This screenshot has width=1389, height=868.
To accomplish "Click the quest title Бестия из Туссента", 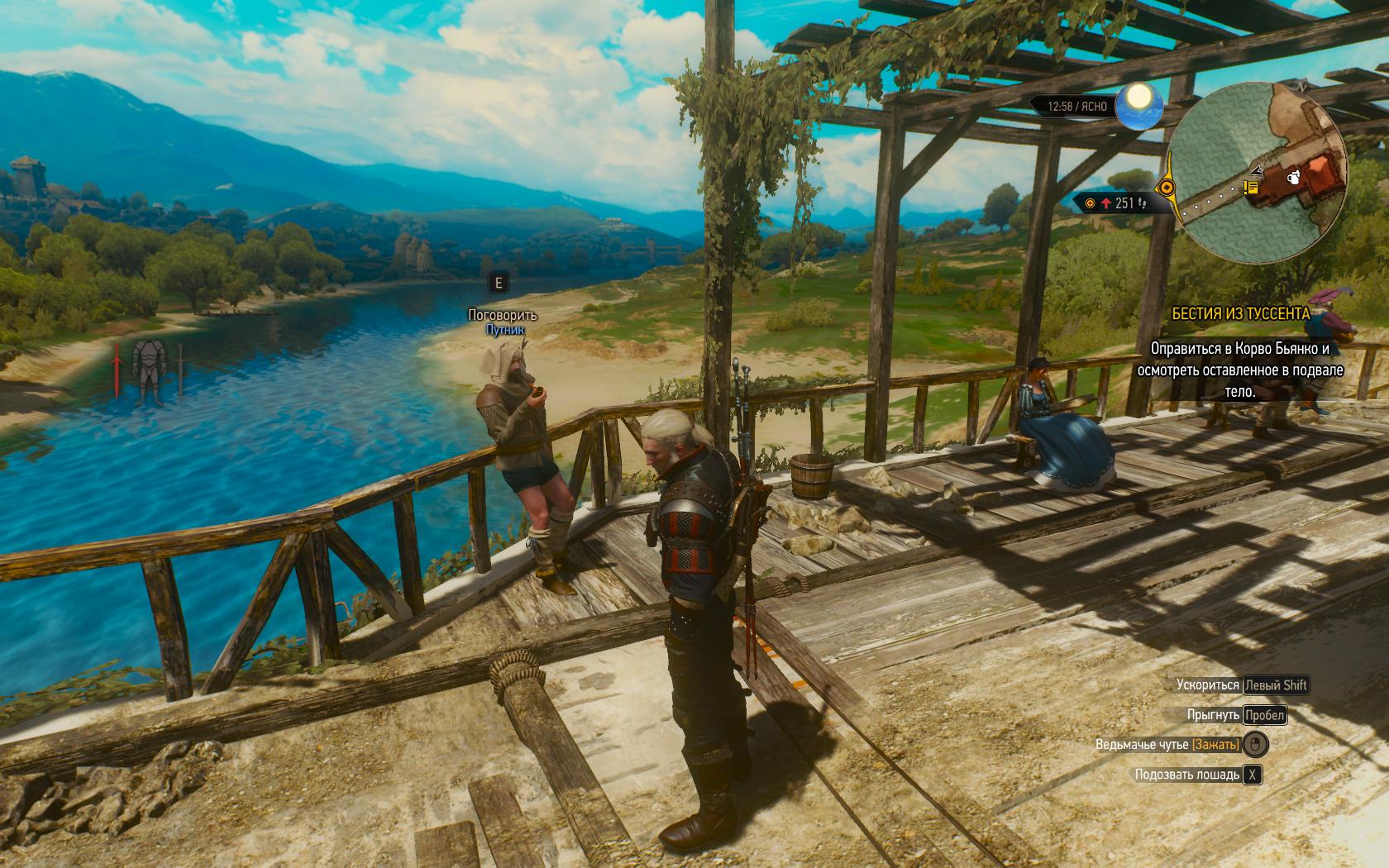I will pos(1240,313).
